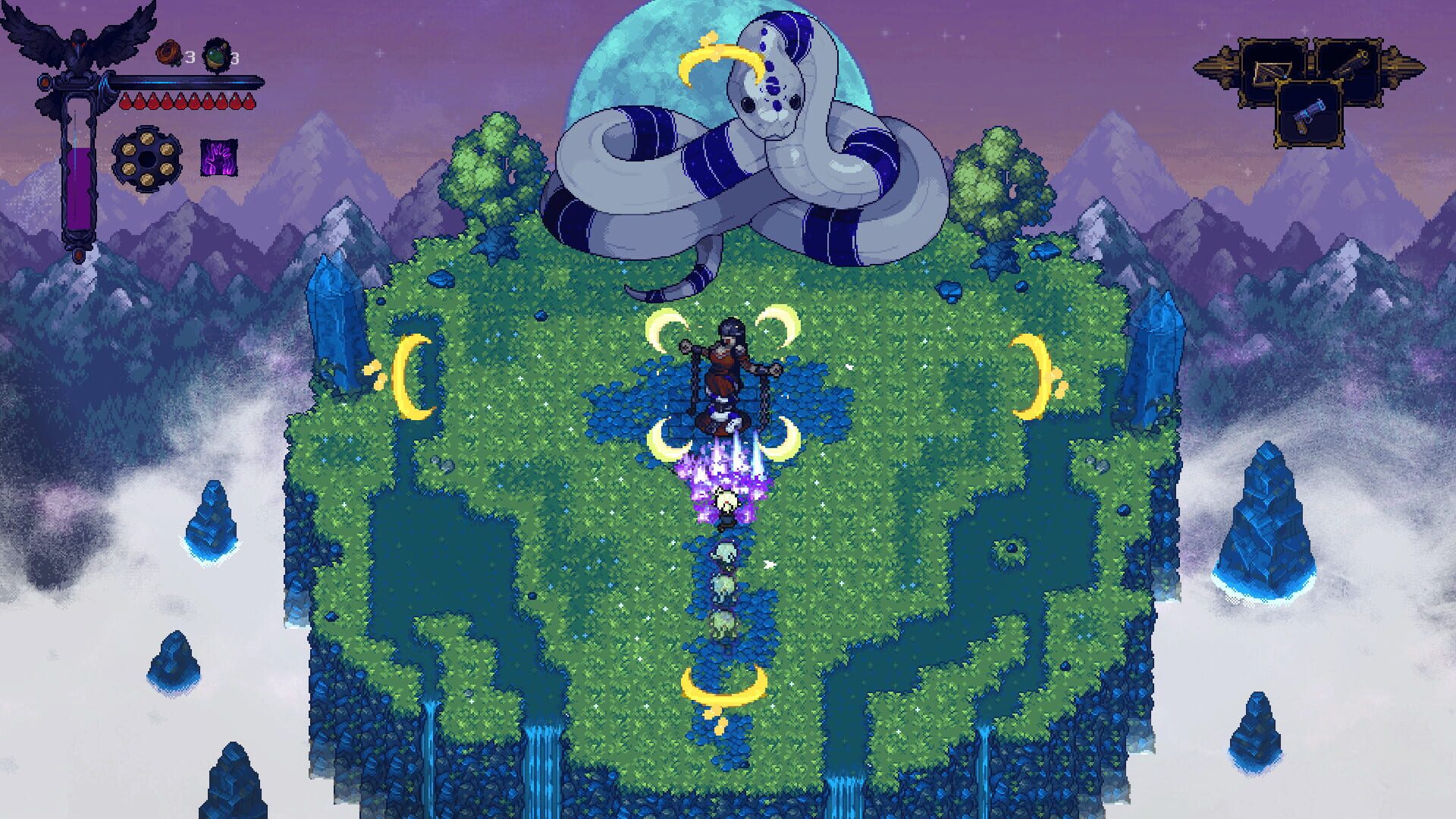Open the purple hand ability icon

point(218,158)
